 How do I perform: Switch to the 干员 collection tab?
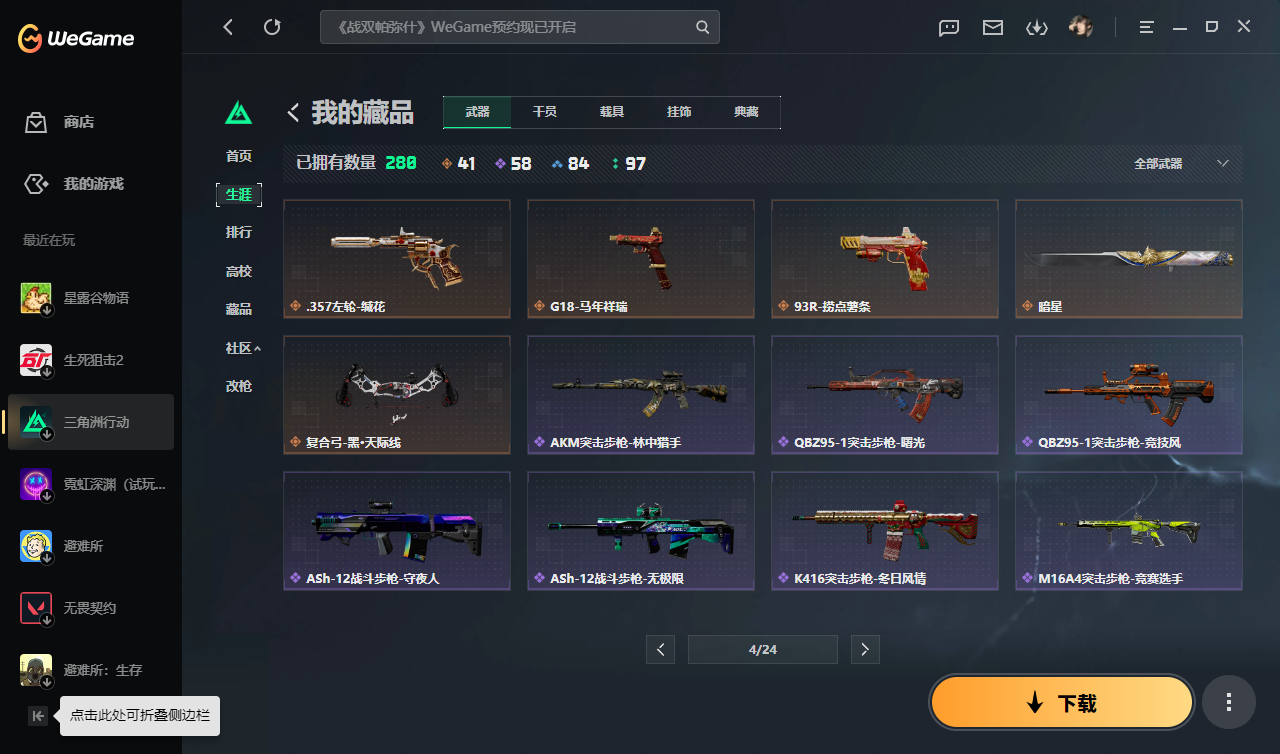pyautogui.click(x=544, y=112)
